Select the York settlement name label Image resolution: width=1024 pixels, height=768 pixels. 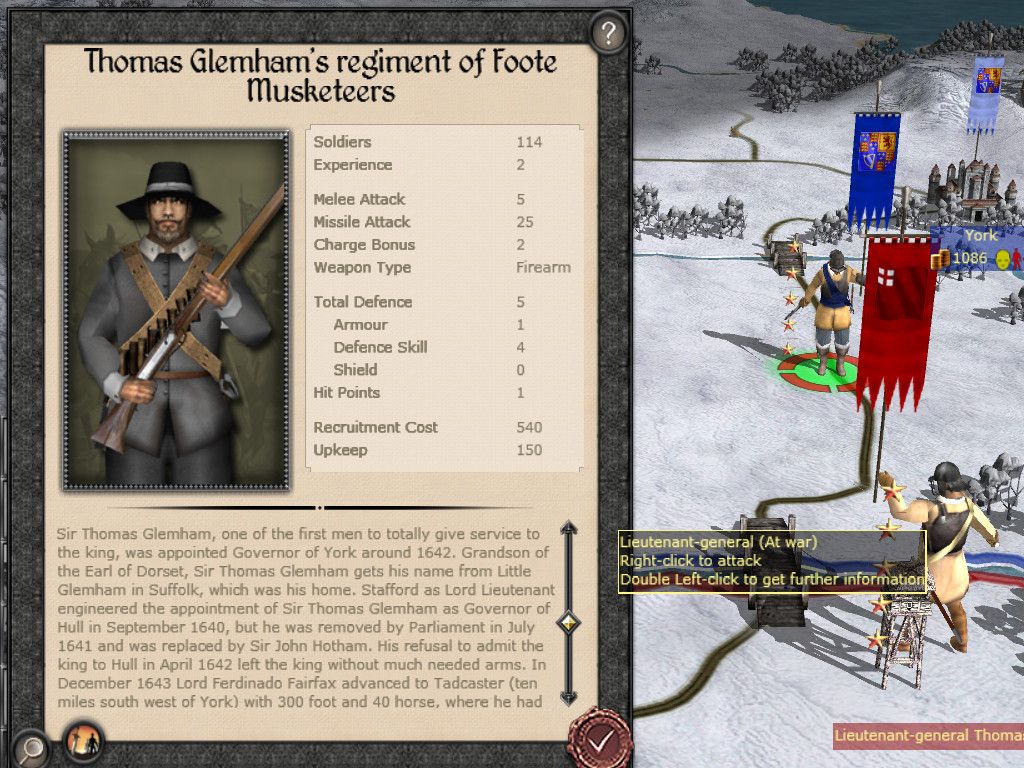980,236
